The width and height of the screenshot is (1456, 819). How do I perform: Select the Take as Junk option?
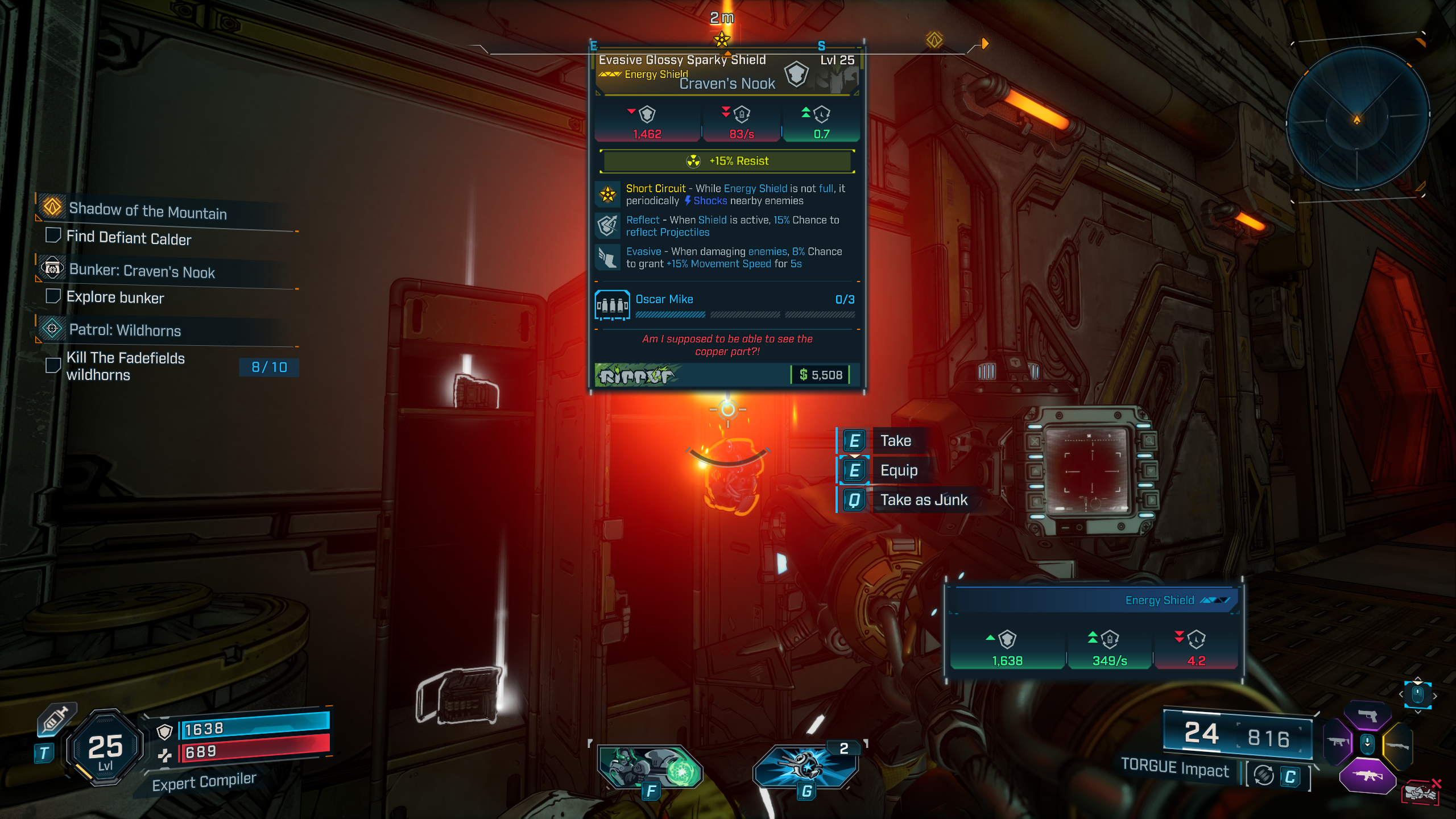coord(923,500)
